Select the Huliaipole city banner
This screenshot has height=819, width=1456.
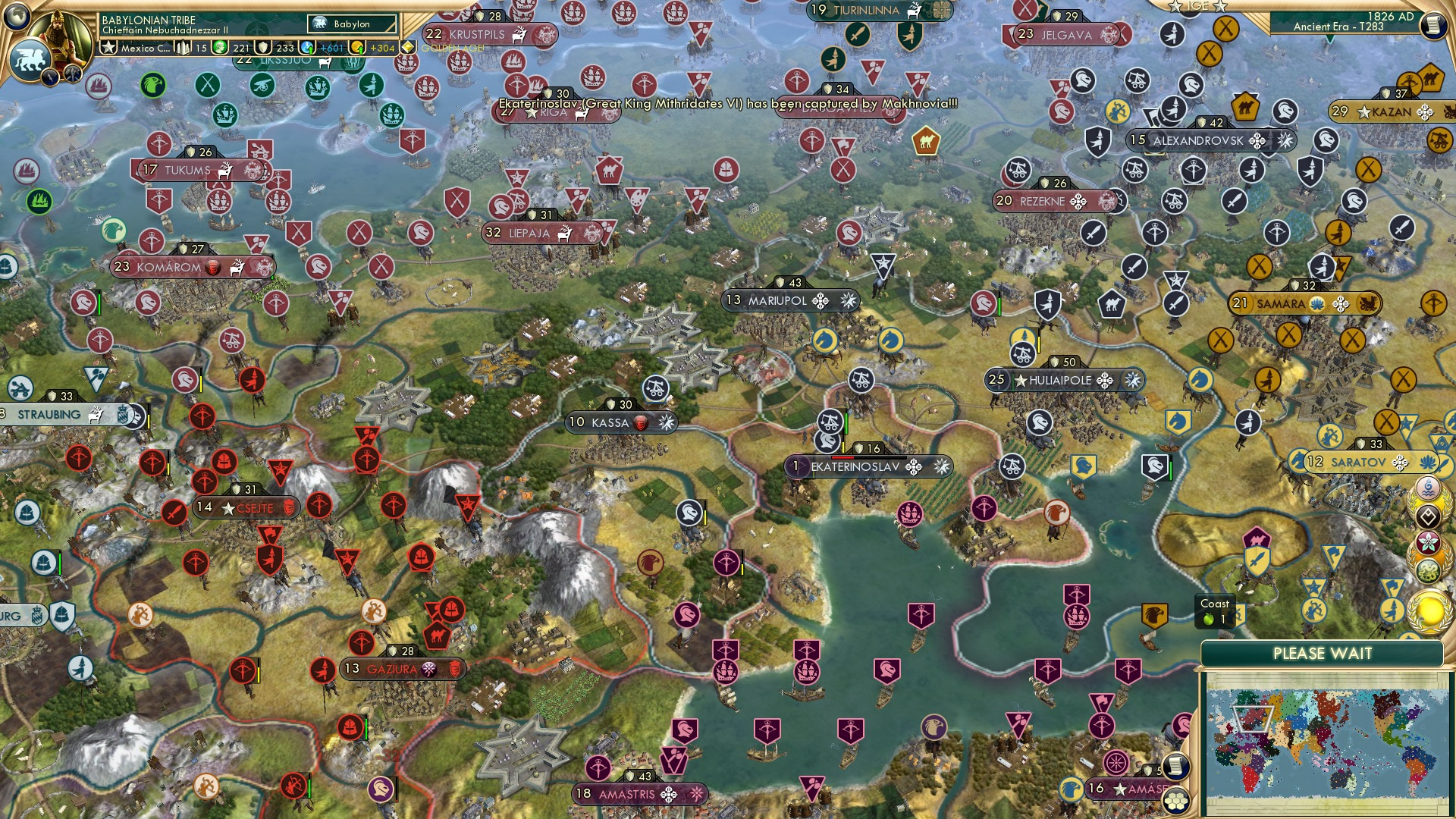point(1059,381)
